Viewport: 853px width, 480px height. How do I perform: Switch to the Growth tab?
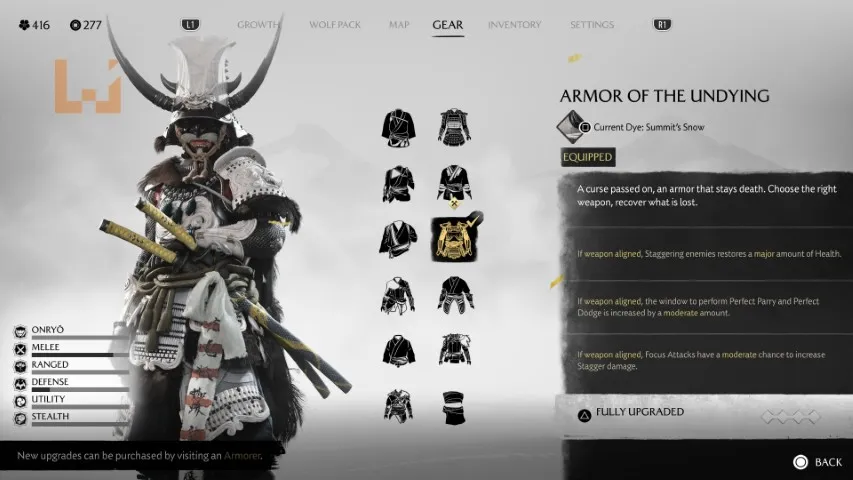point(257,25)
